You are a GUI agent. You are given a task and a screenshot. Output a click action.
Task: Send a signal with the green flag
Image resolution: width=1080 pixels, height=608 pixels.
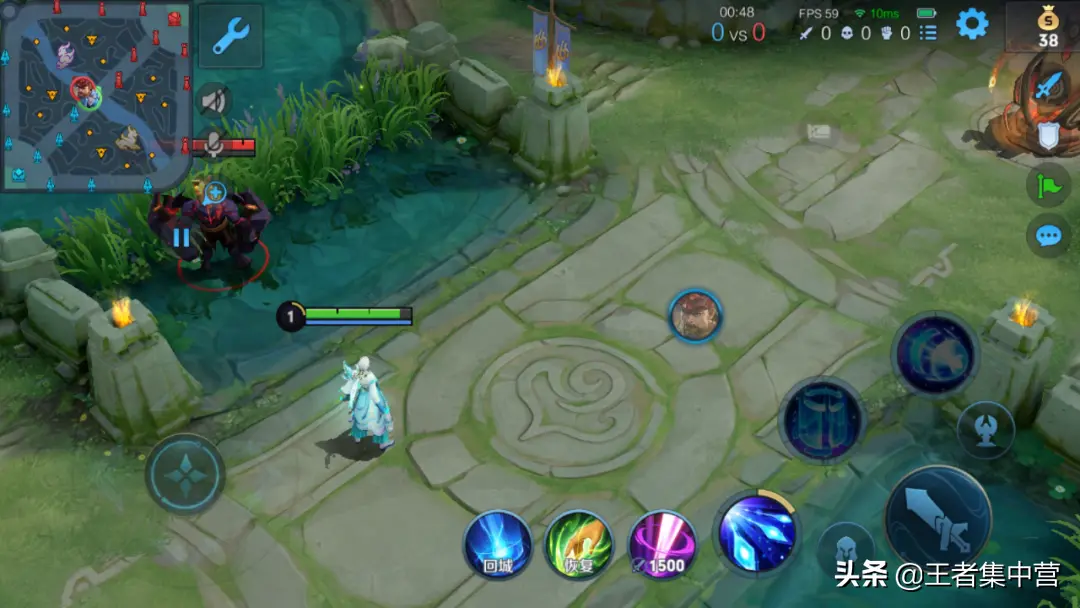point(1048,185)
